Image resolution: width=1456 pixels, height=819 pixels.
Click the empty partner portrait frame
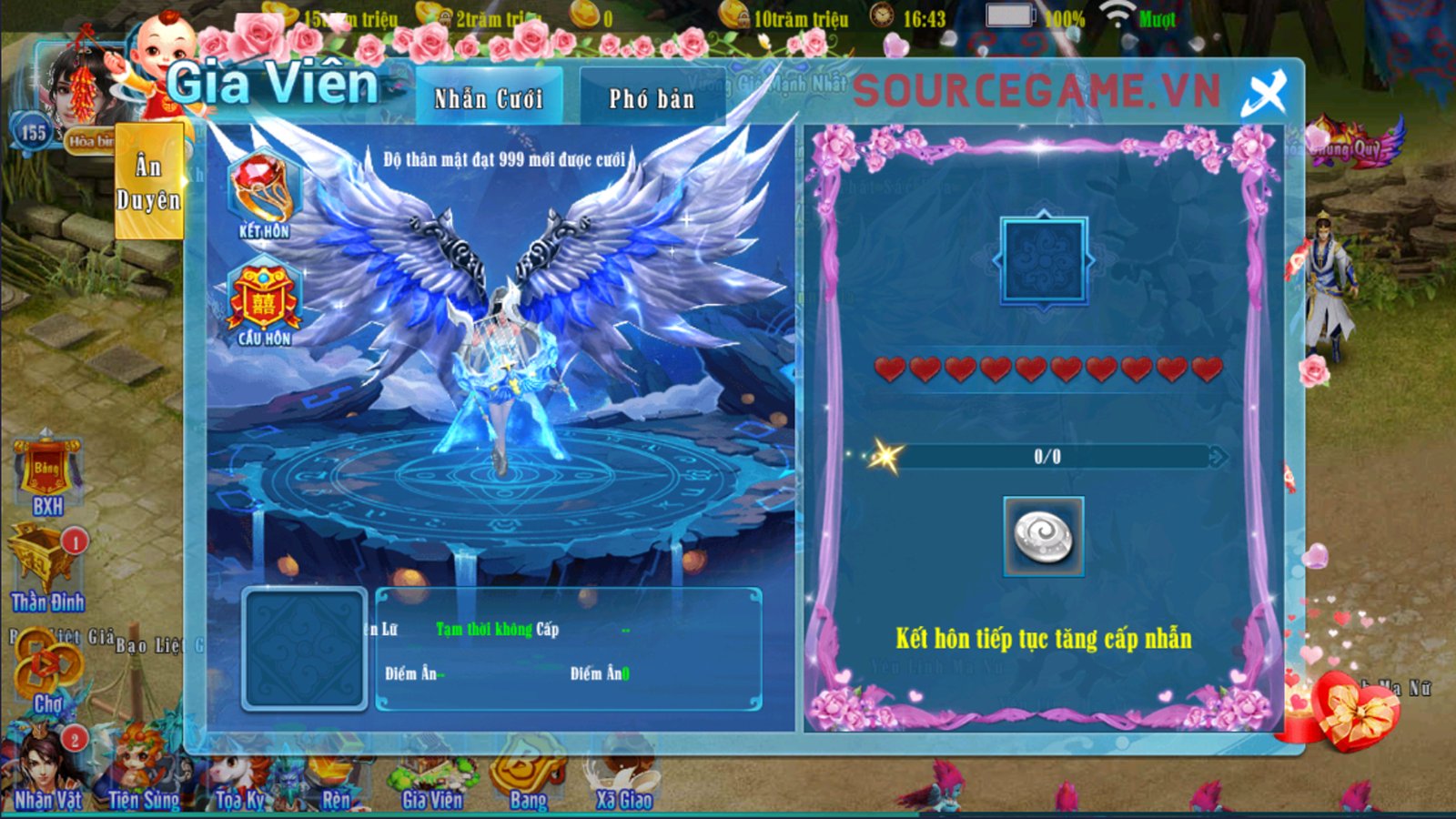pos(304,648)
